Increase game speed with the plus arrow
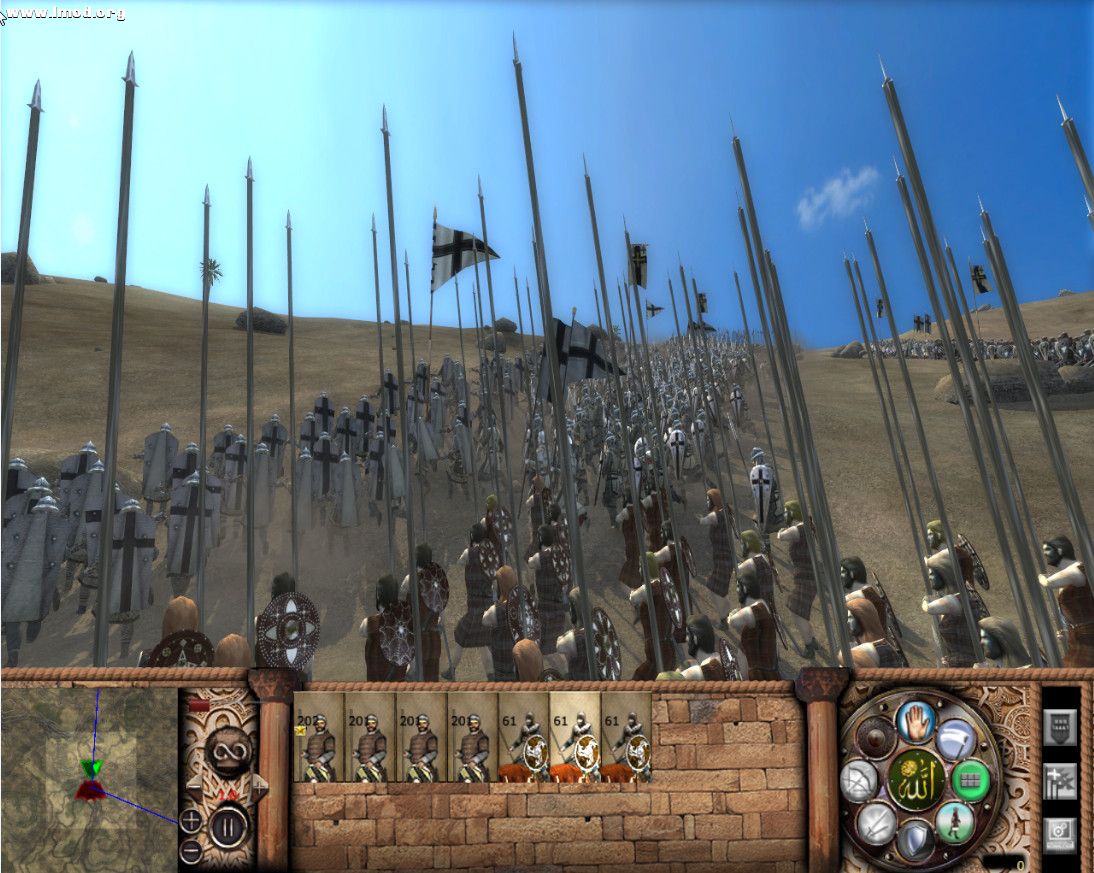 pos(258,789)
